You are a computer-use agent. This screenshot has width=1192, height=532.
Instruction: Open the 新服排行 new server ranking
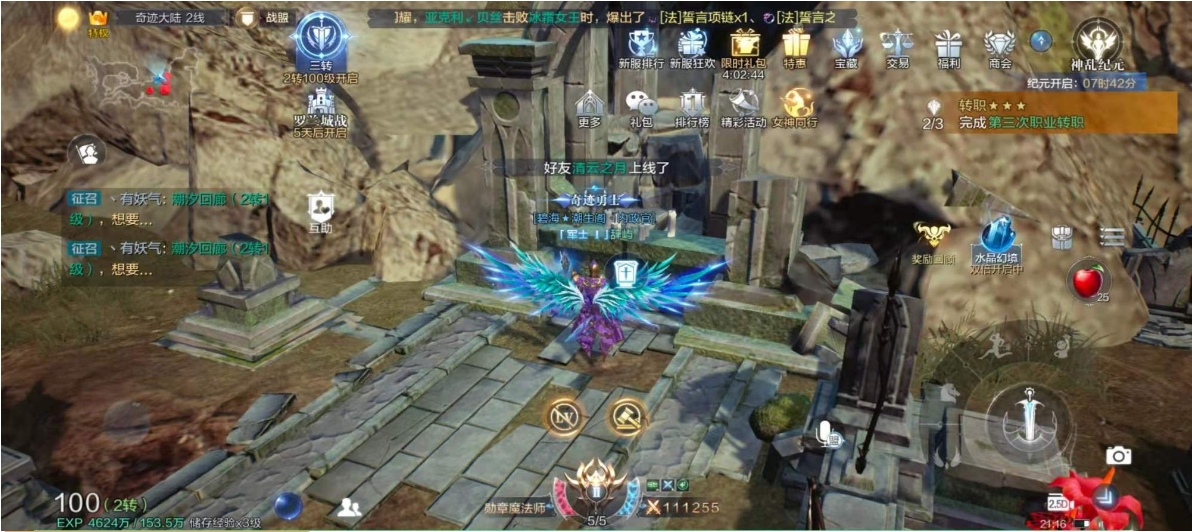641,46
